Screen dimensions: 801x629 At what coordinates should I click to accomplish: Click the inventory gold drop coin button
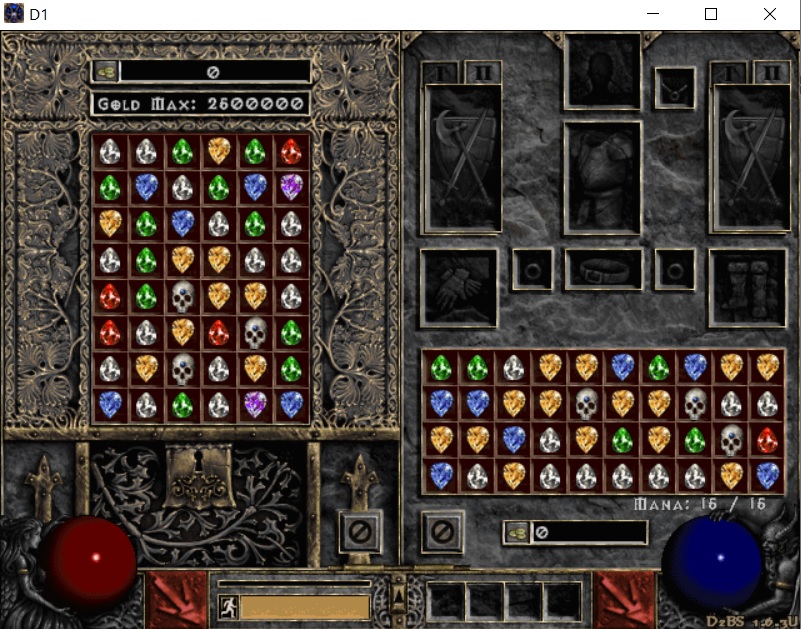point(517,532)
